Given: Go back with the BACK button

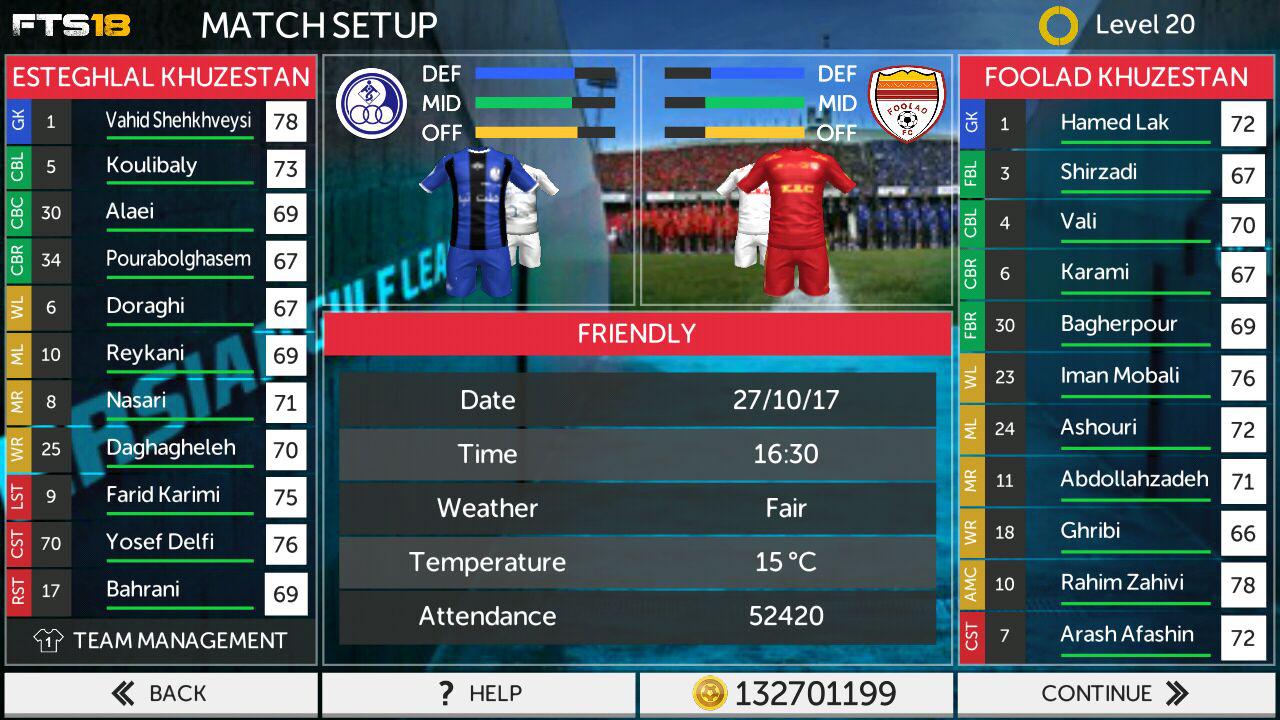Looking at the screenshot, I should tap(160, 693).
